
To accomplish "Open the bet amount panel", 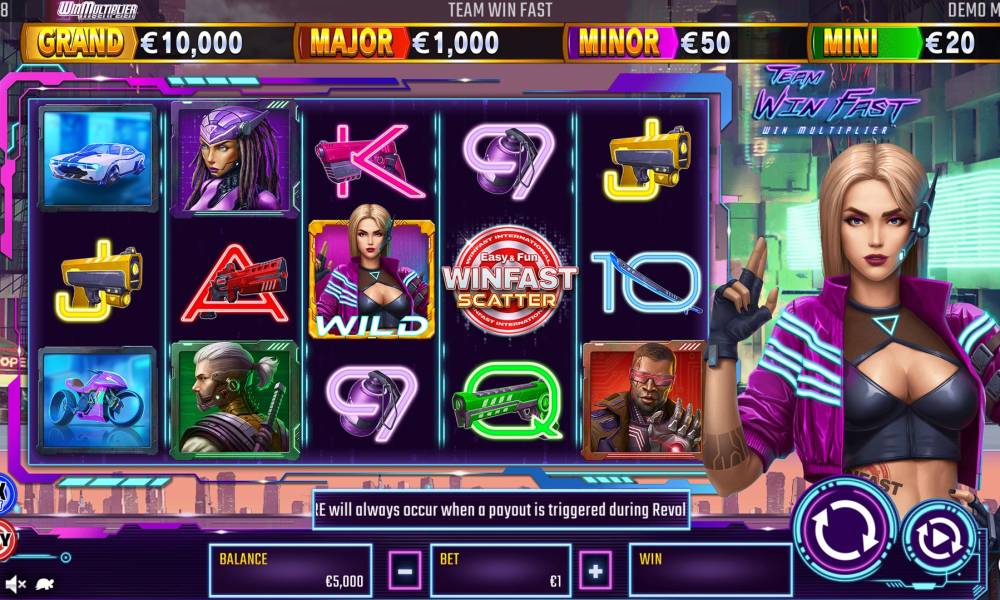I will (x=500, y=571).
